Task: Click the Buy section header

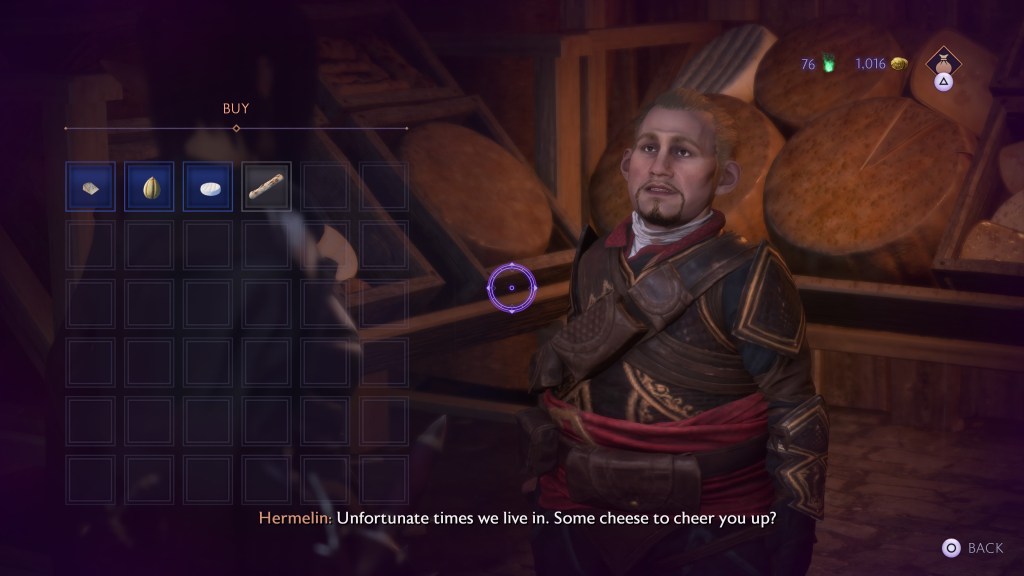Action: pyautogui.click(x=236, y=108)
